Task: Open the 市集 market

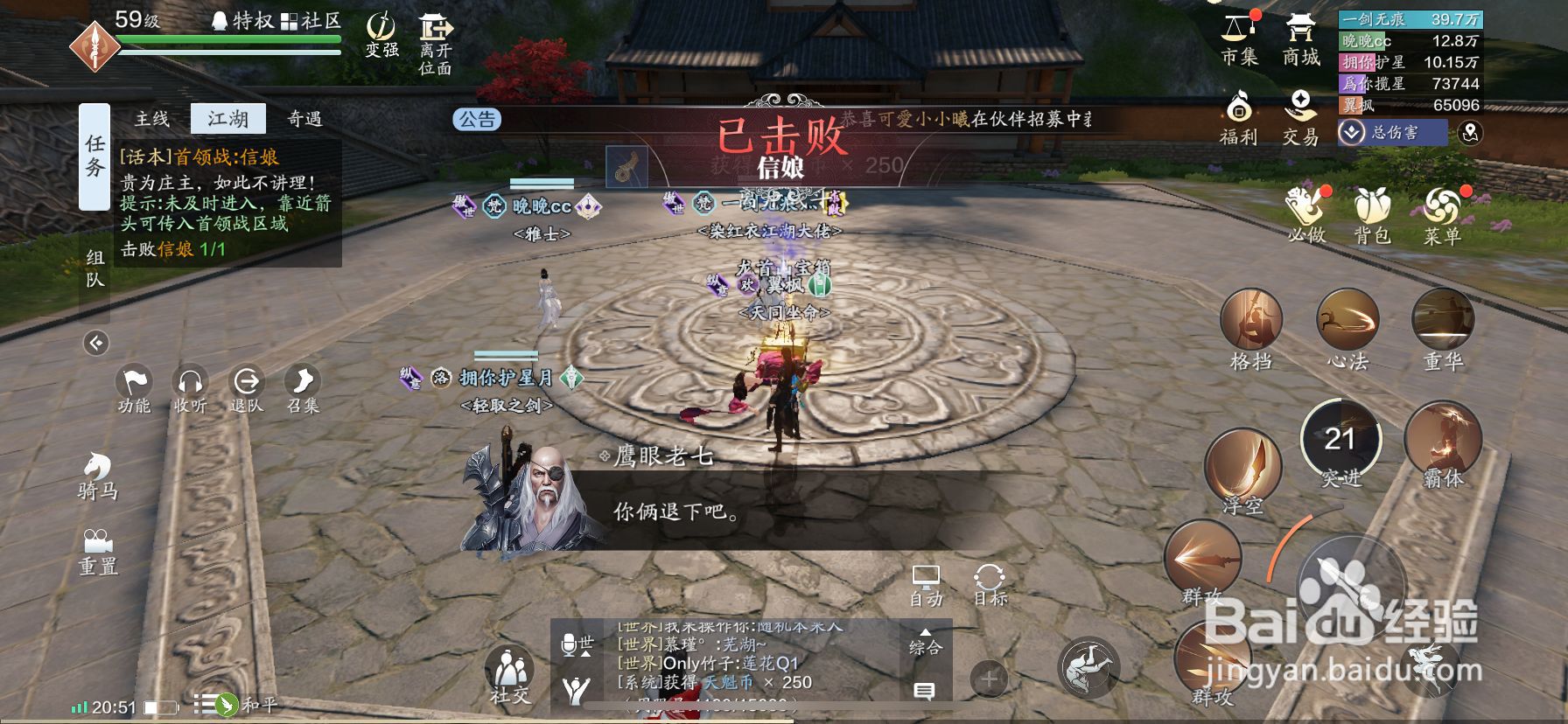Action: tap(1239, 39)
